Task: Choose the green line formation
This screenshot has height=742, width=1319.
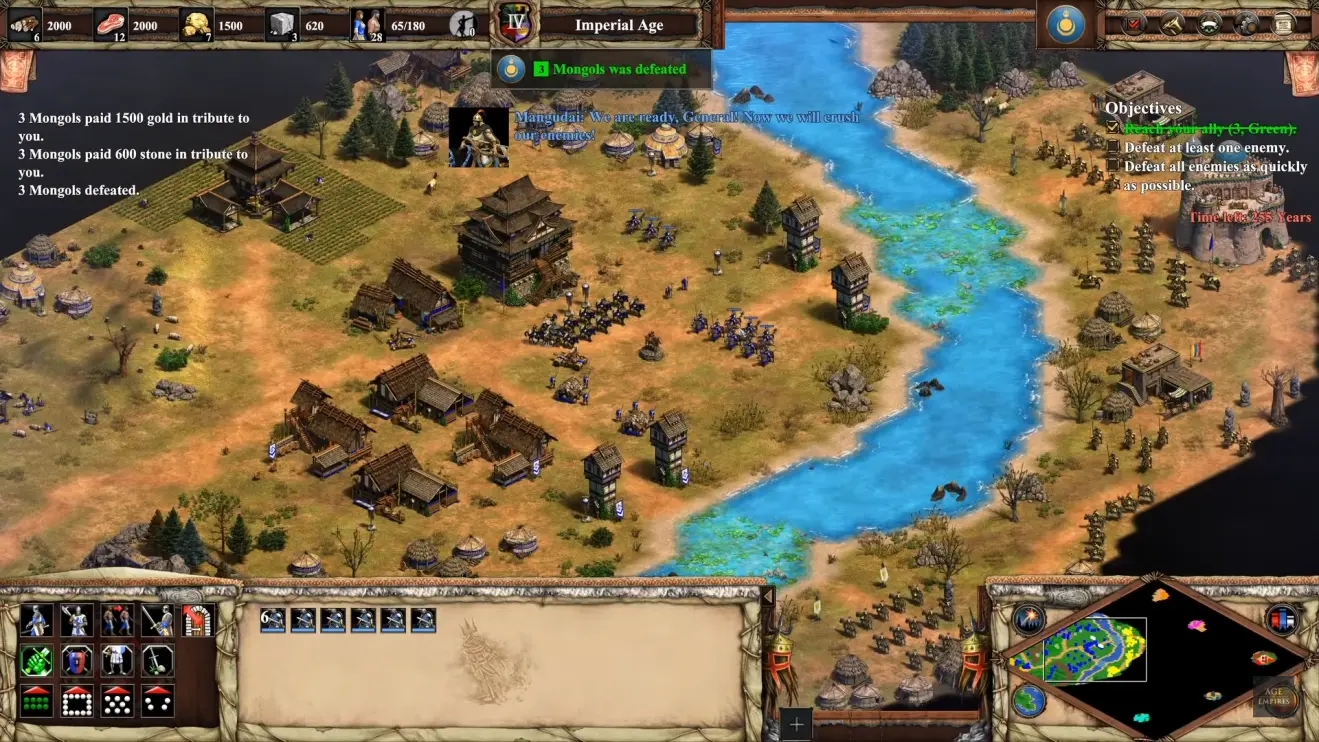Action: coord(36,701)
